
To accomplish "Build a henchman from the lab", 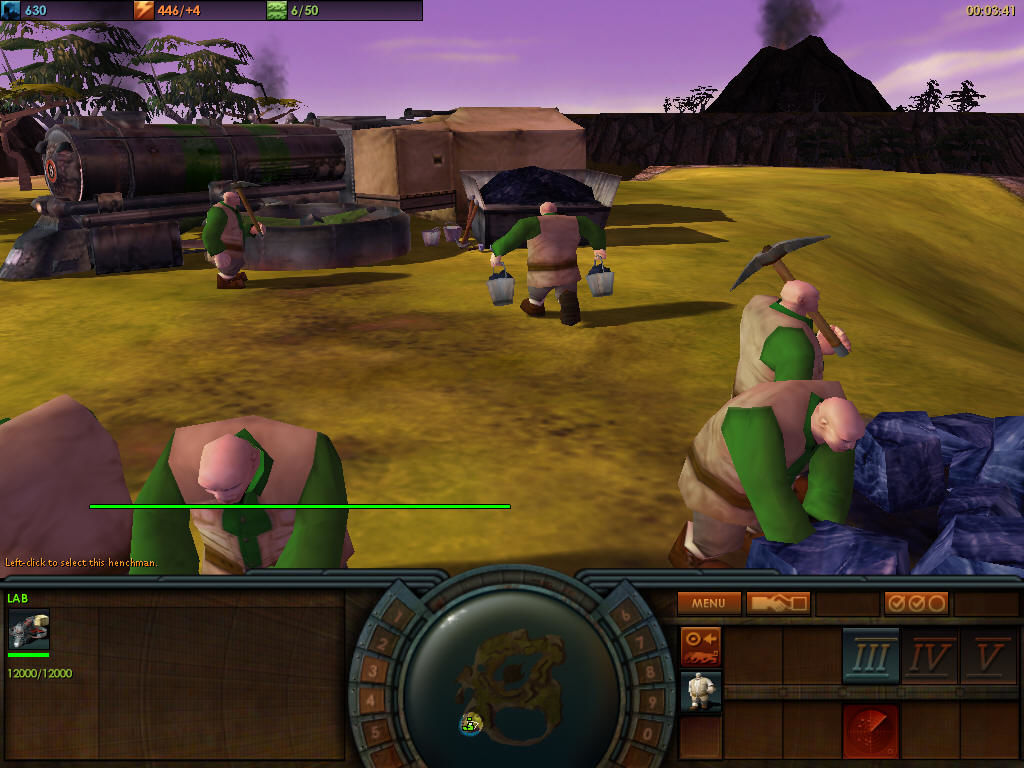I will click(701, 691).
